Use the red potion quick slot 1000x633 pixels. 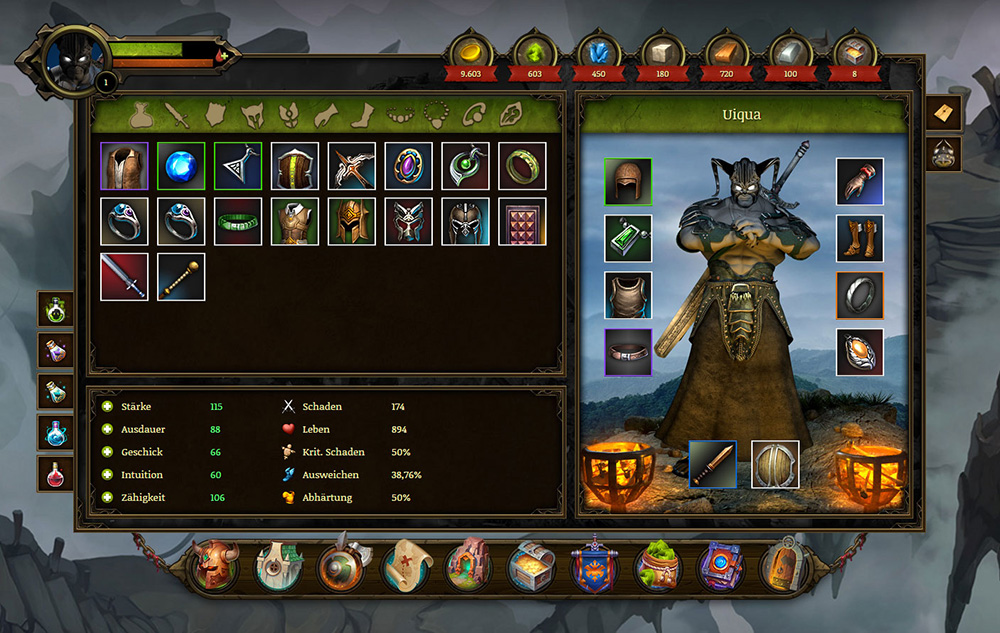[x=56, y=473]
